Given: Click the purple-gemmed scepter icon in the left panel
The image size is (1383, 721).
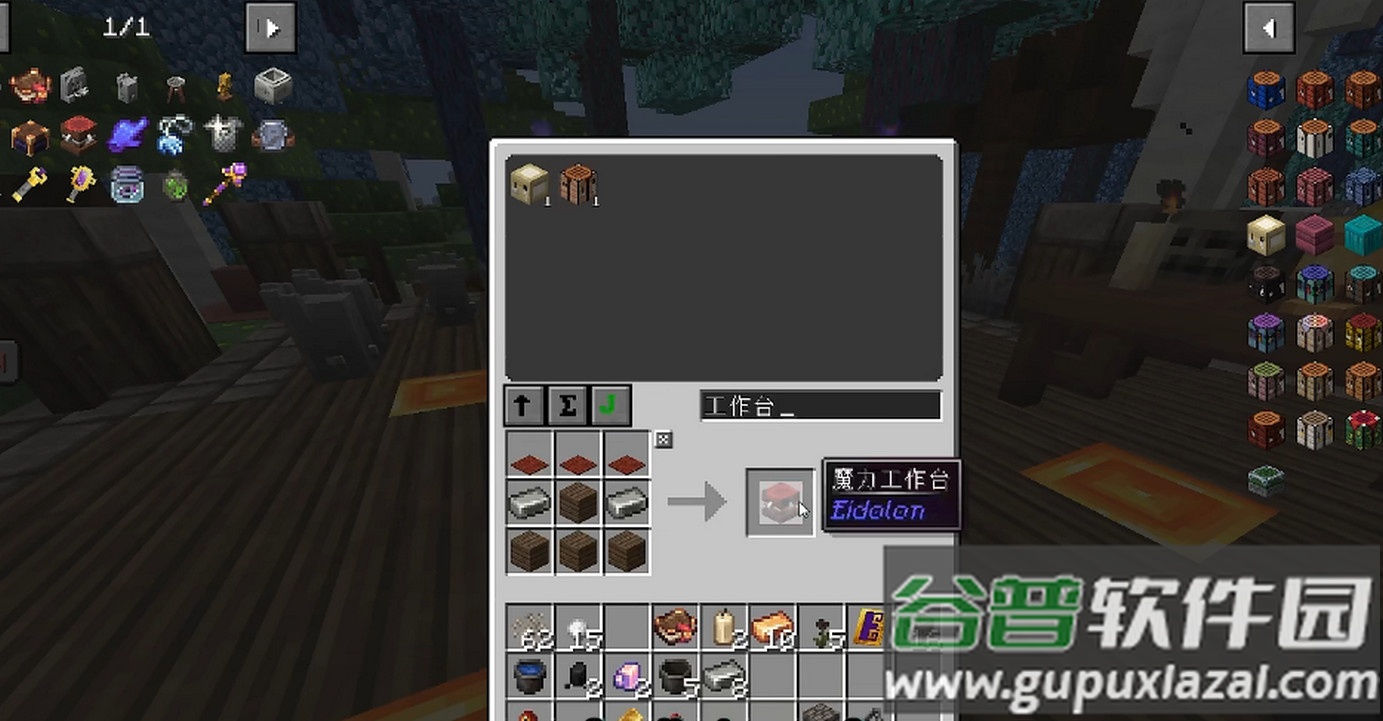Looking at the screenshot, I should tap(226, 184).
